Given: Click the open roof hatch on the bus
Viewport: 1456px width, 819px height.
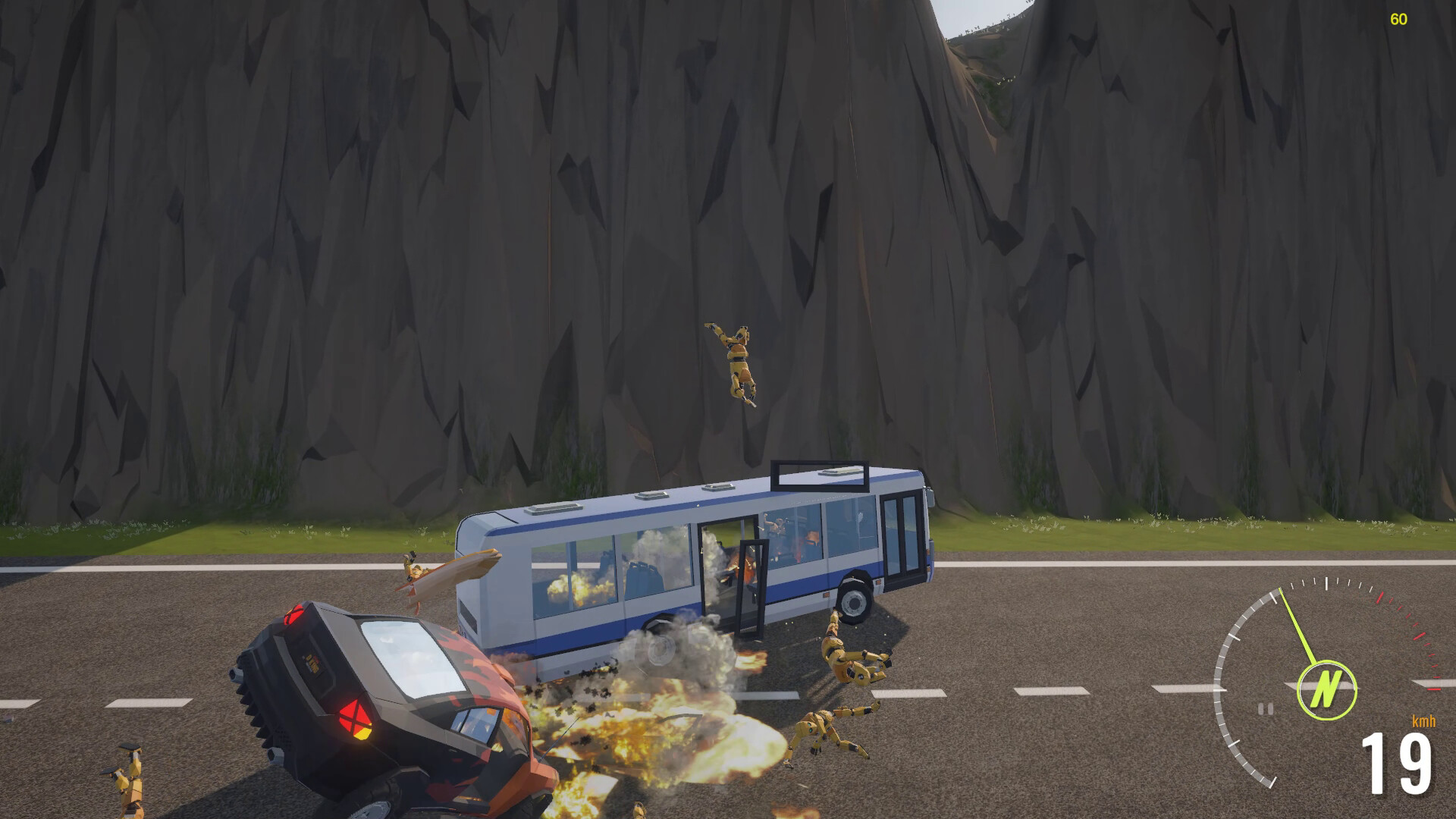Looking at the screenshot, I should [821, 474].
